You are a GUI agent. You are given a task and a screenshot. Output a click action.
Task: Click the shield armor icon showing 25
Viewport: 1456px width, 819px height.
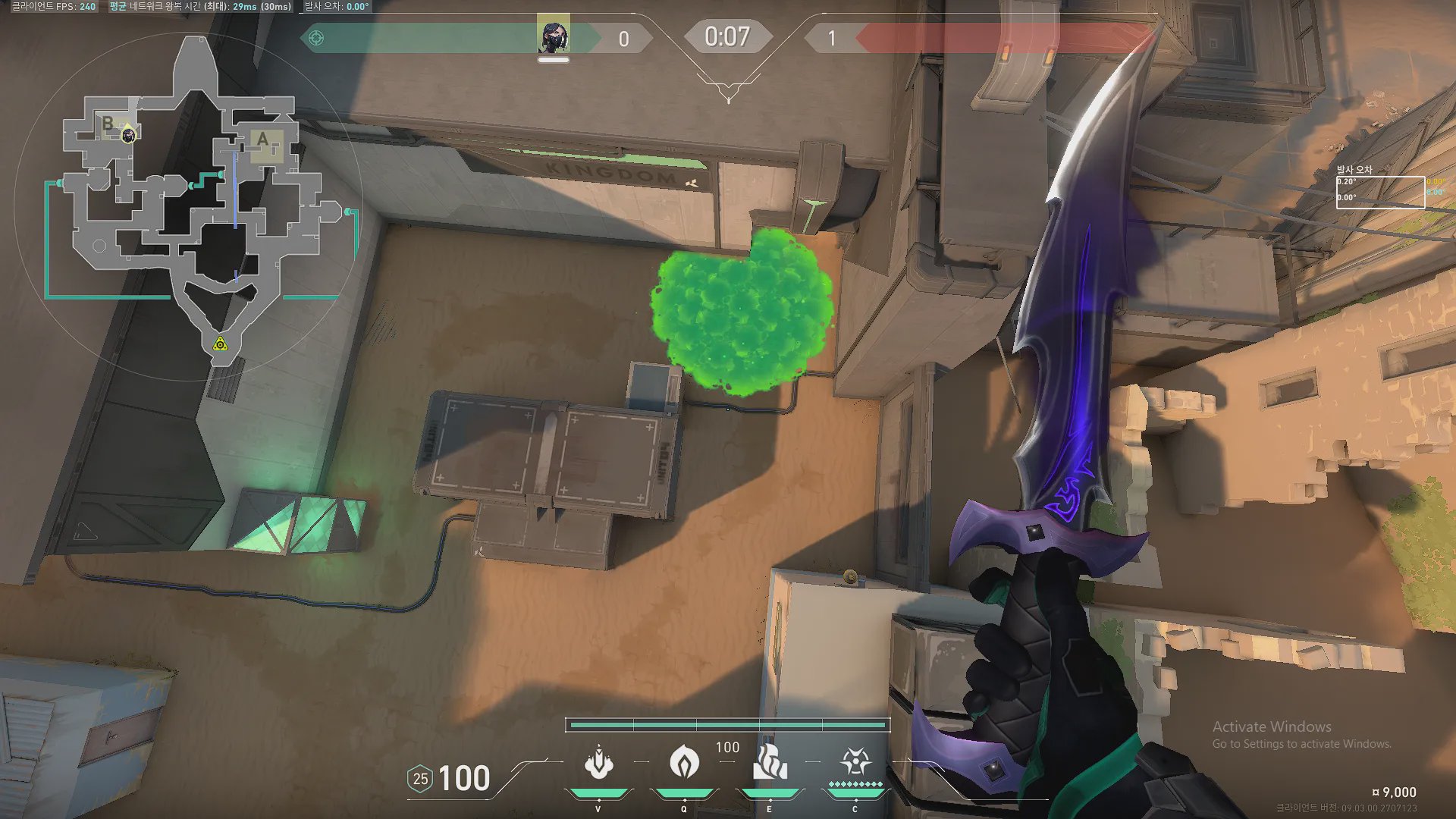tap(420, 779)
